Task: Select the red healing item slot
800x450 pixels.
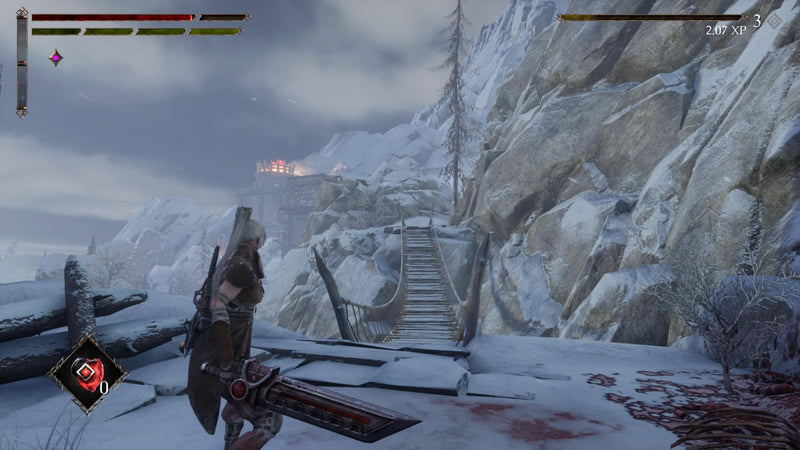Action: [87, 372]
